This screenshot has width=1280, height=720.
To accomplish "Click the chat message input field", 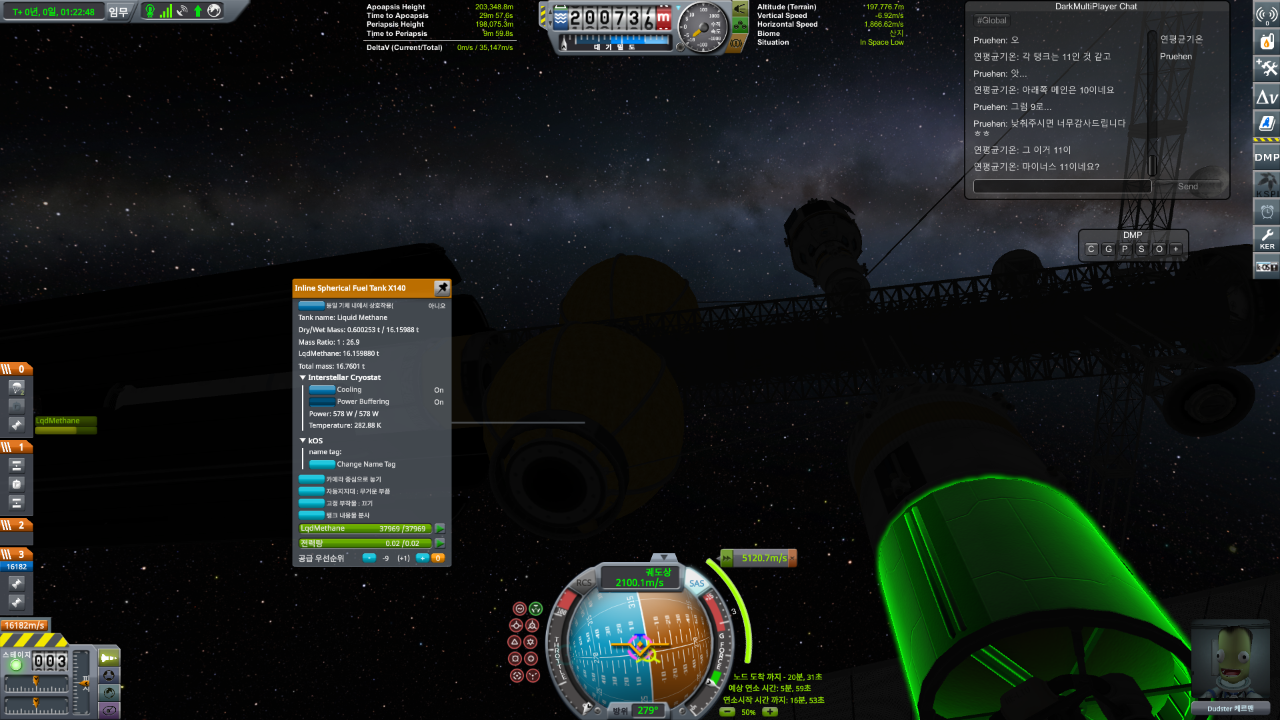I will tap(1062, 186).
